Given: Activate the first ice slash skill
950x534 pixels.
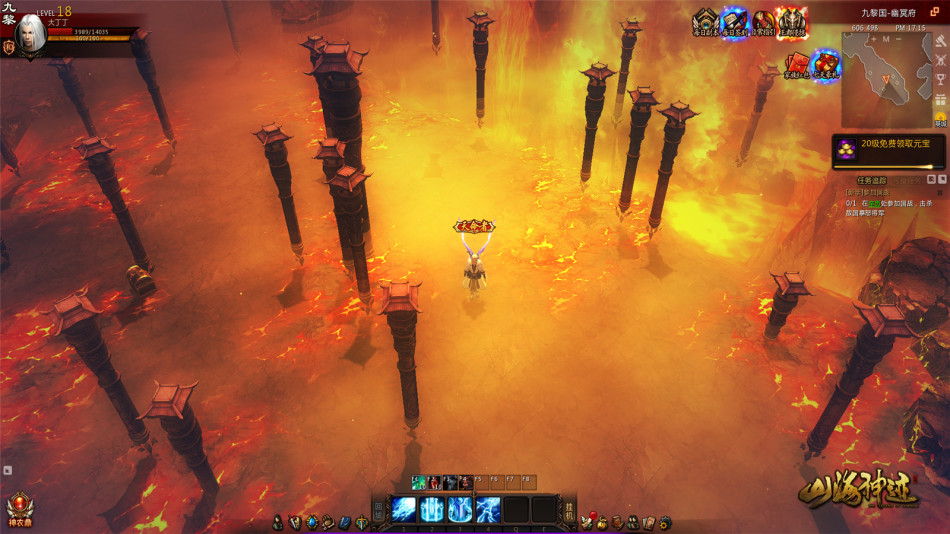Looking at the screenshot, I should click(x=404, y=509).
